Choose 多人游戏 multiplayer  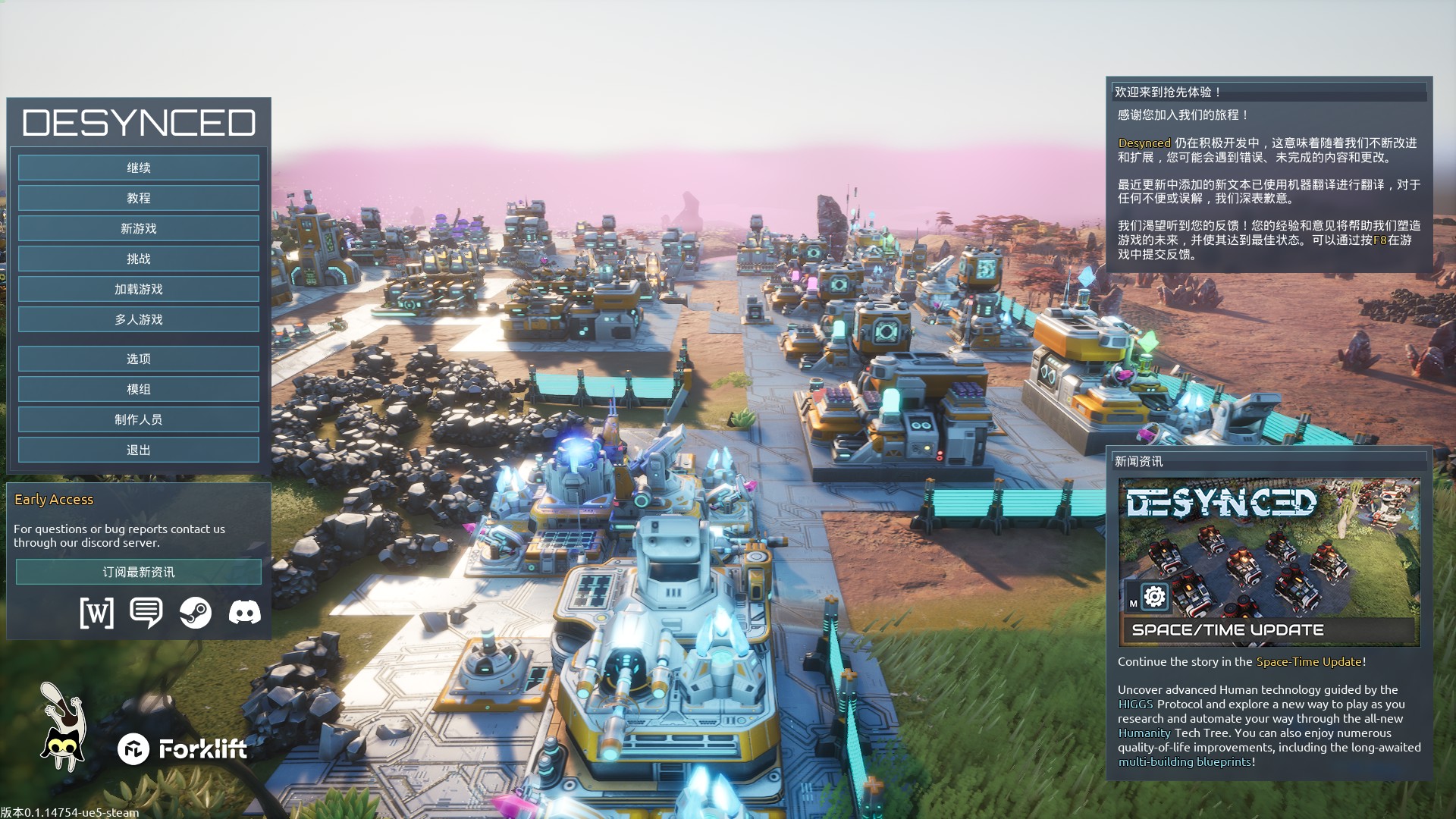tap(139, 319)
